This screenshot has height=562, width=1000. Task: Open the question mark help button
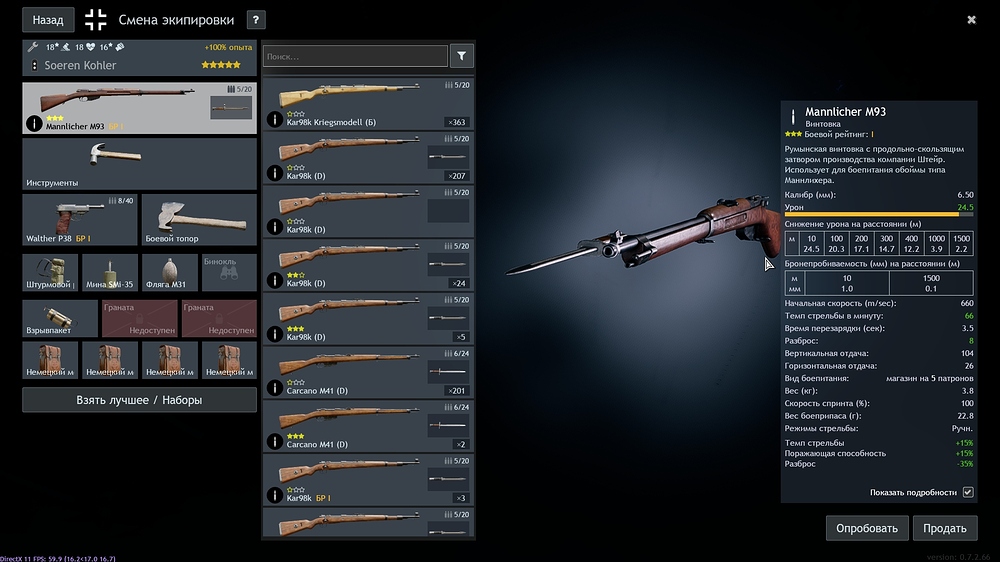256,19
